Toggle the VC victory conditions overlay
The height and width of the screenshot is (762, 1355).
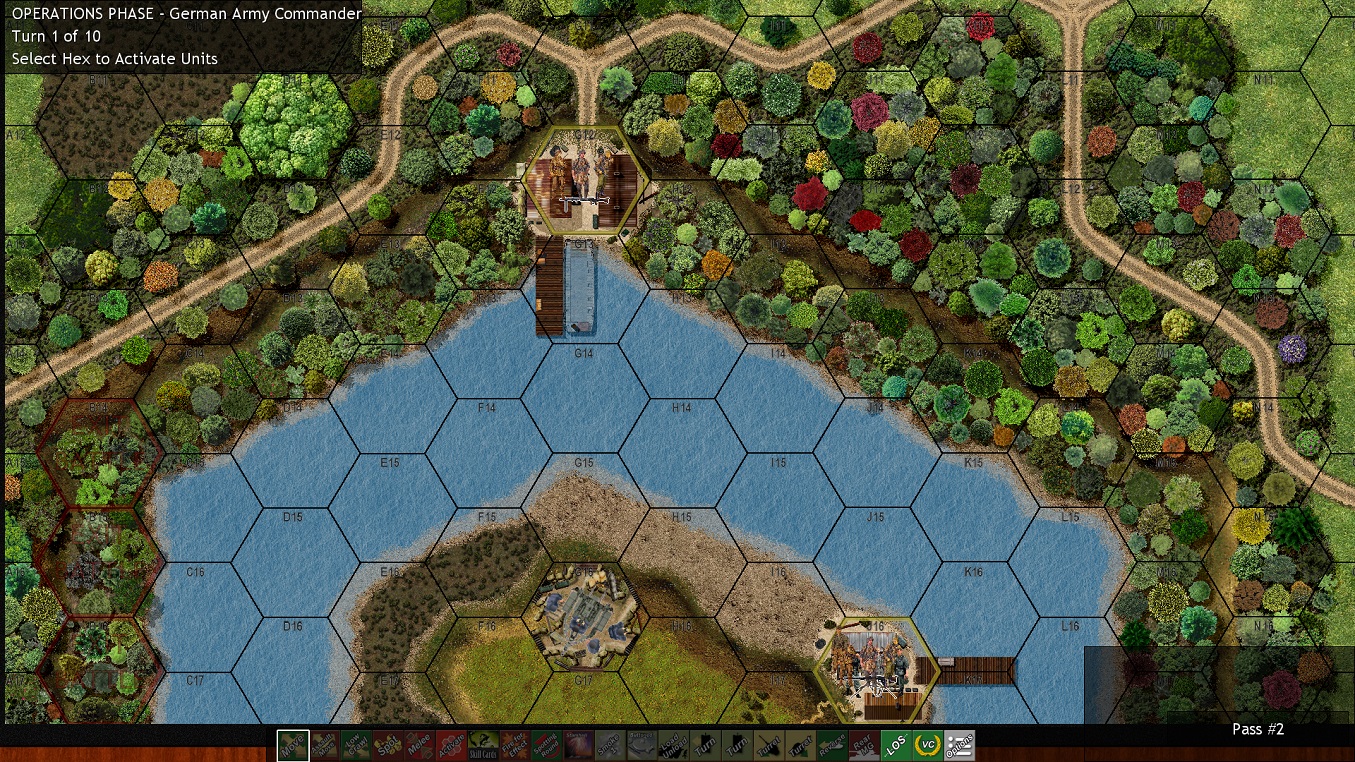tap(928, 745)
